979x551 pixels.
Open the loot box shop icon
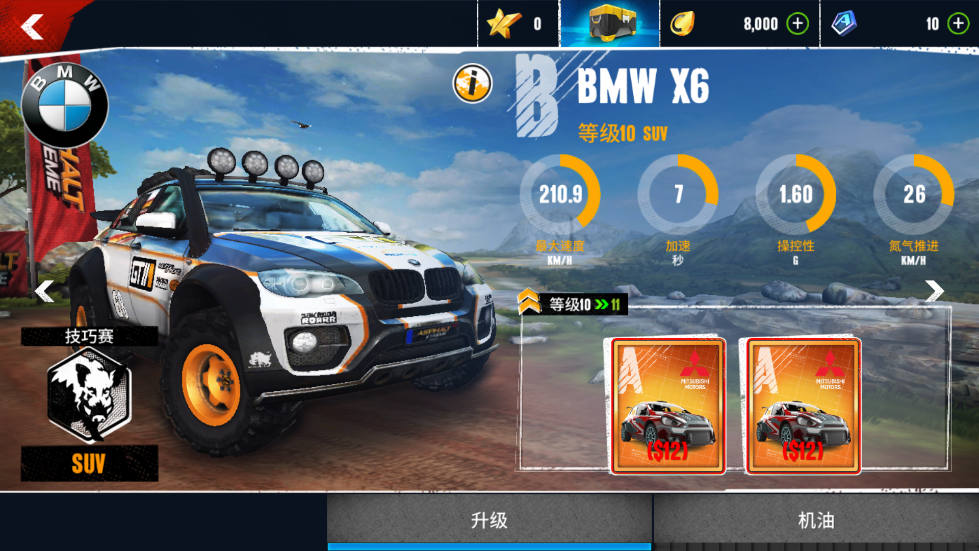click(609, 24)
